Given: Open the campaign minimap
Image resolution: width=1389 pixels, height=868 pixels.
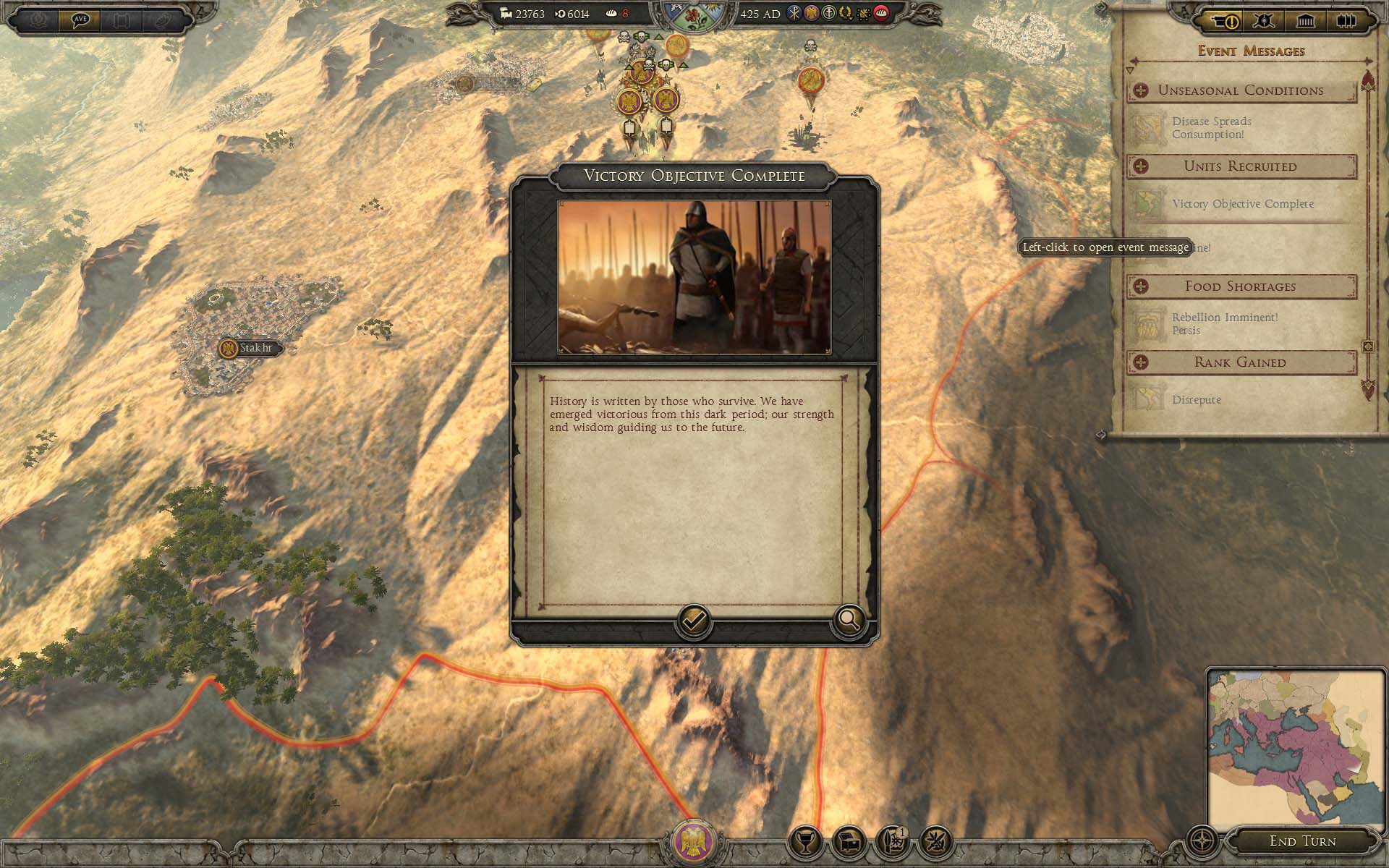Looking at the screenshot, I should coord(1295,749).
